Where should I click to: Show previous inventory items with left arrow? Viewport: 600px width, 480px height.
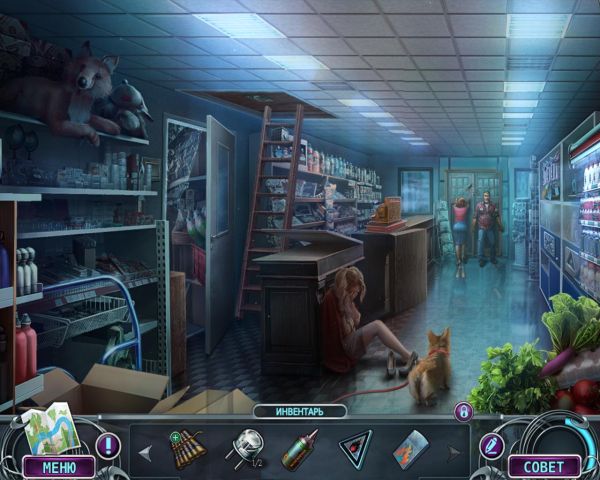tap(145, 452)
